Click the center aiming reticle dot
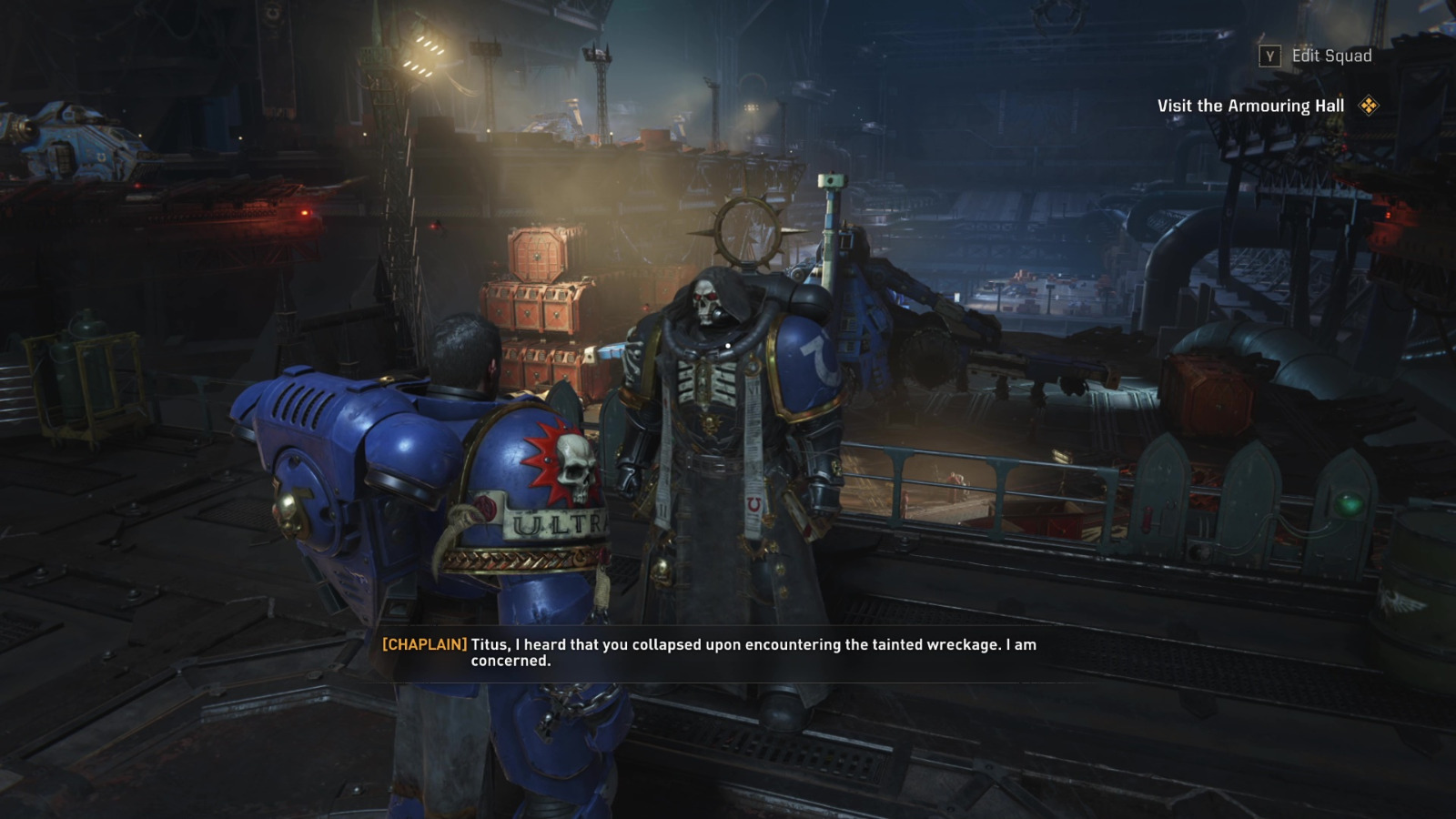This screenshot has width=1456, height=819. 728,344
